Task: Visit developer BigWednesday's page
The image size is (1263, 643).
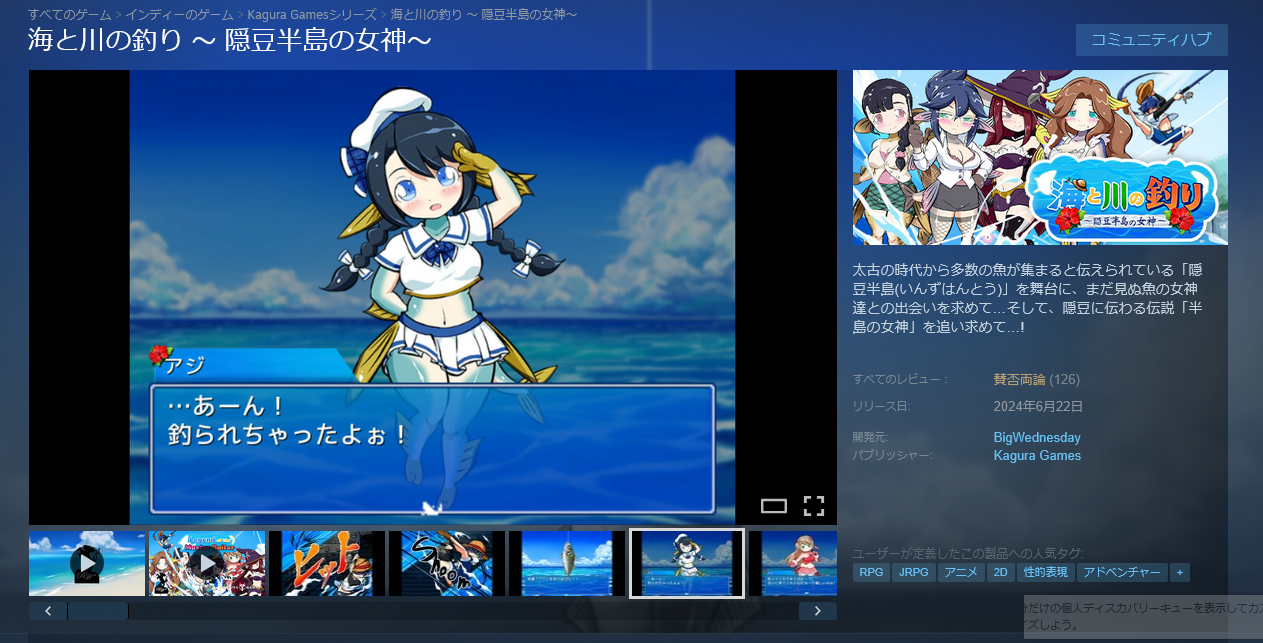Action: click(x=1037, y=437)
